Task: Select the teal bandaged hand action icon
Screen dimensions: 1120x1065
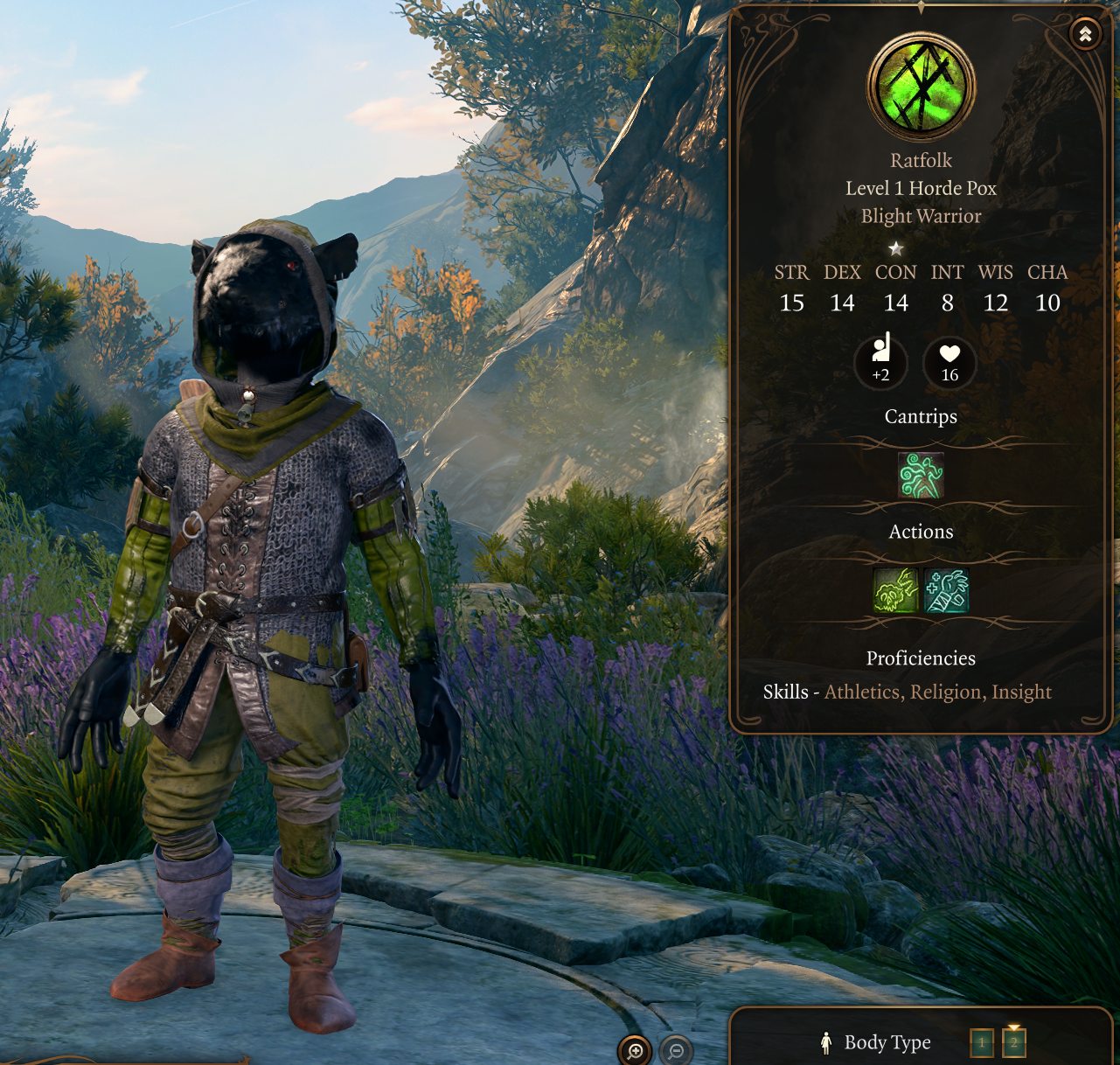Action: coord(946,590)
